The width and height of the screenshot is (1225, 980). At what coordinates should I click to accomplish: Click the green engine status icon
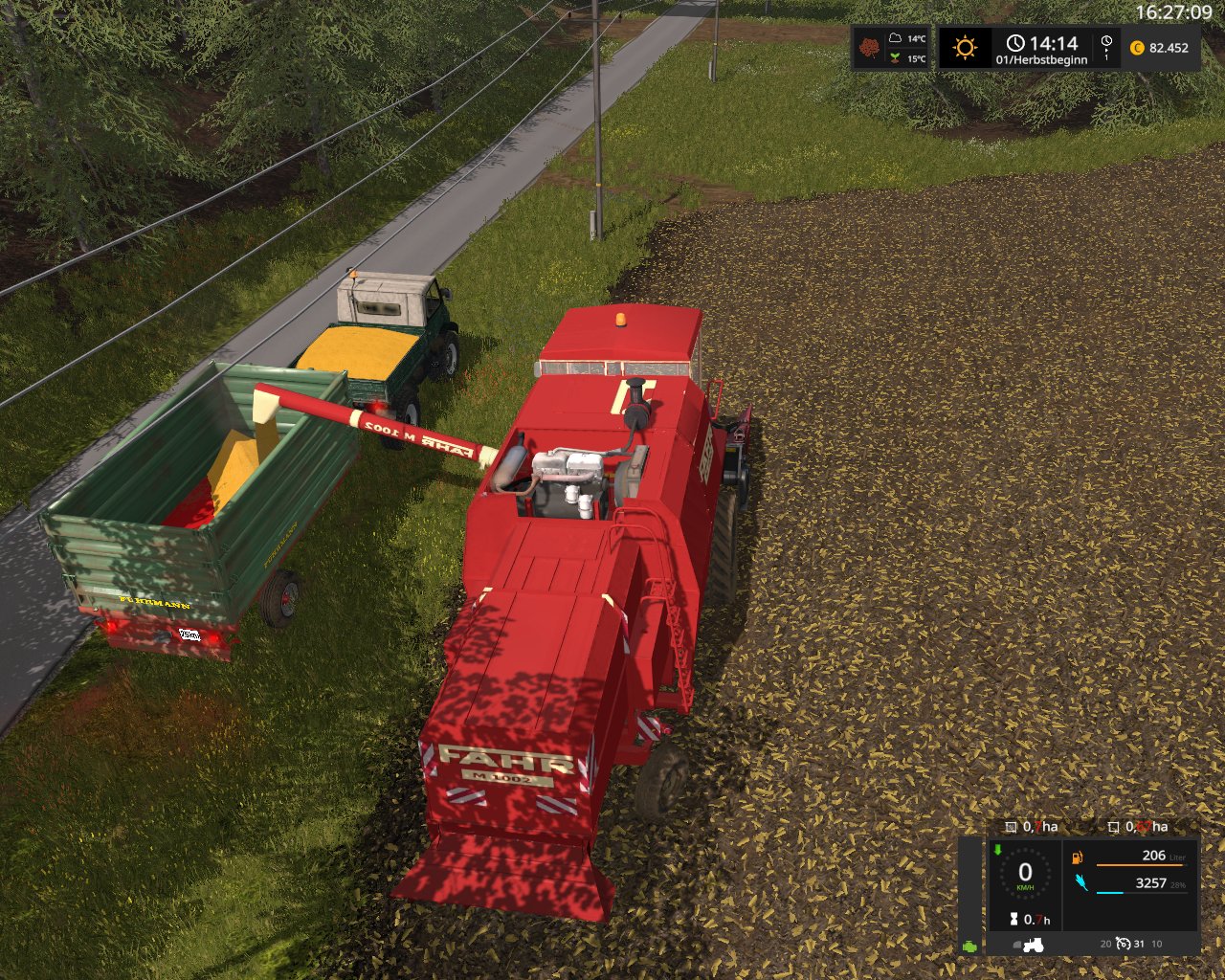tap(970, 946)
